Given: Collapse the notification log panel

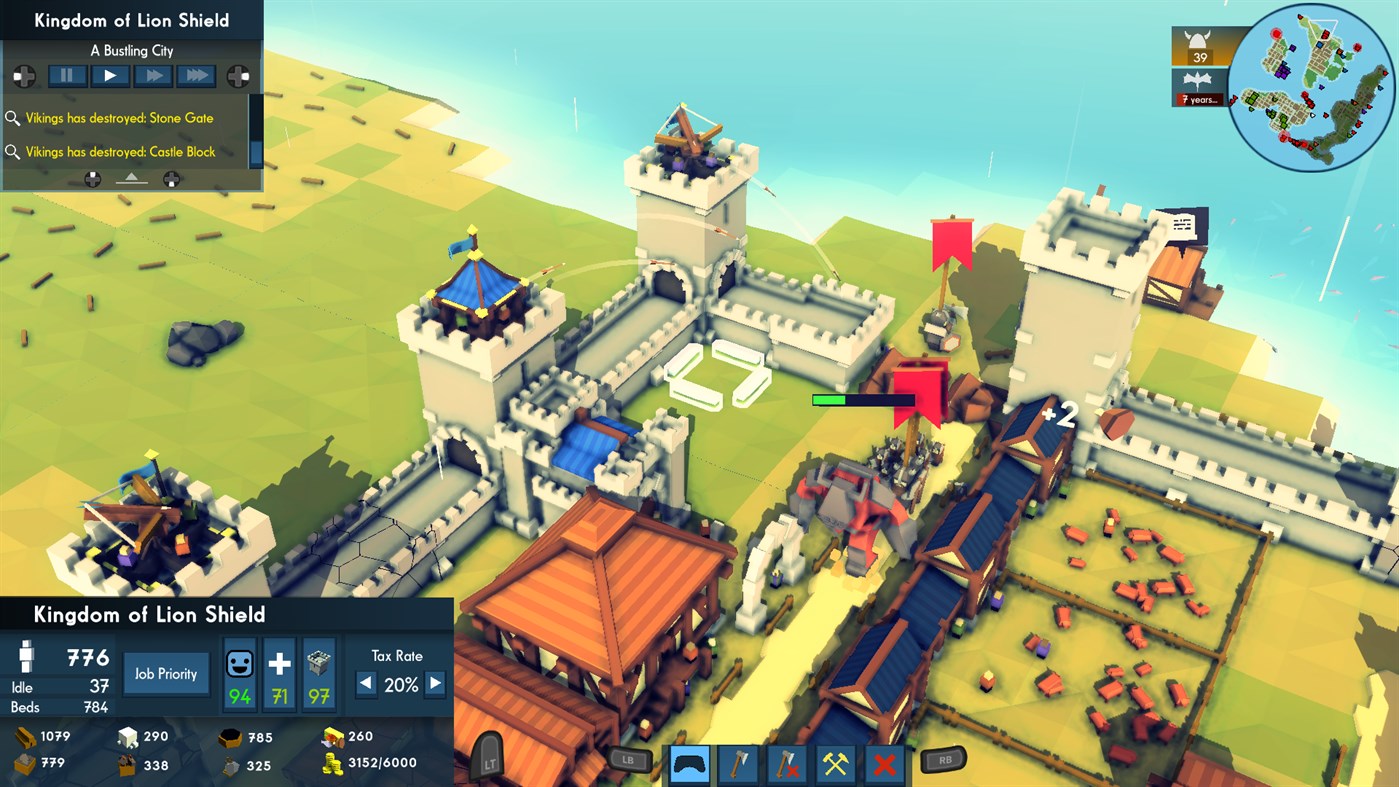Looking at the screenshot, I should (x=133, y=180).
